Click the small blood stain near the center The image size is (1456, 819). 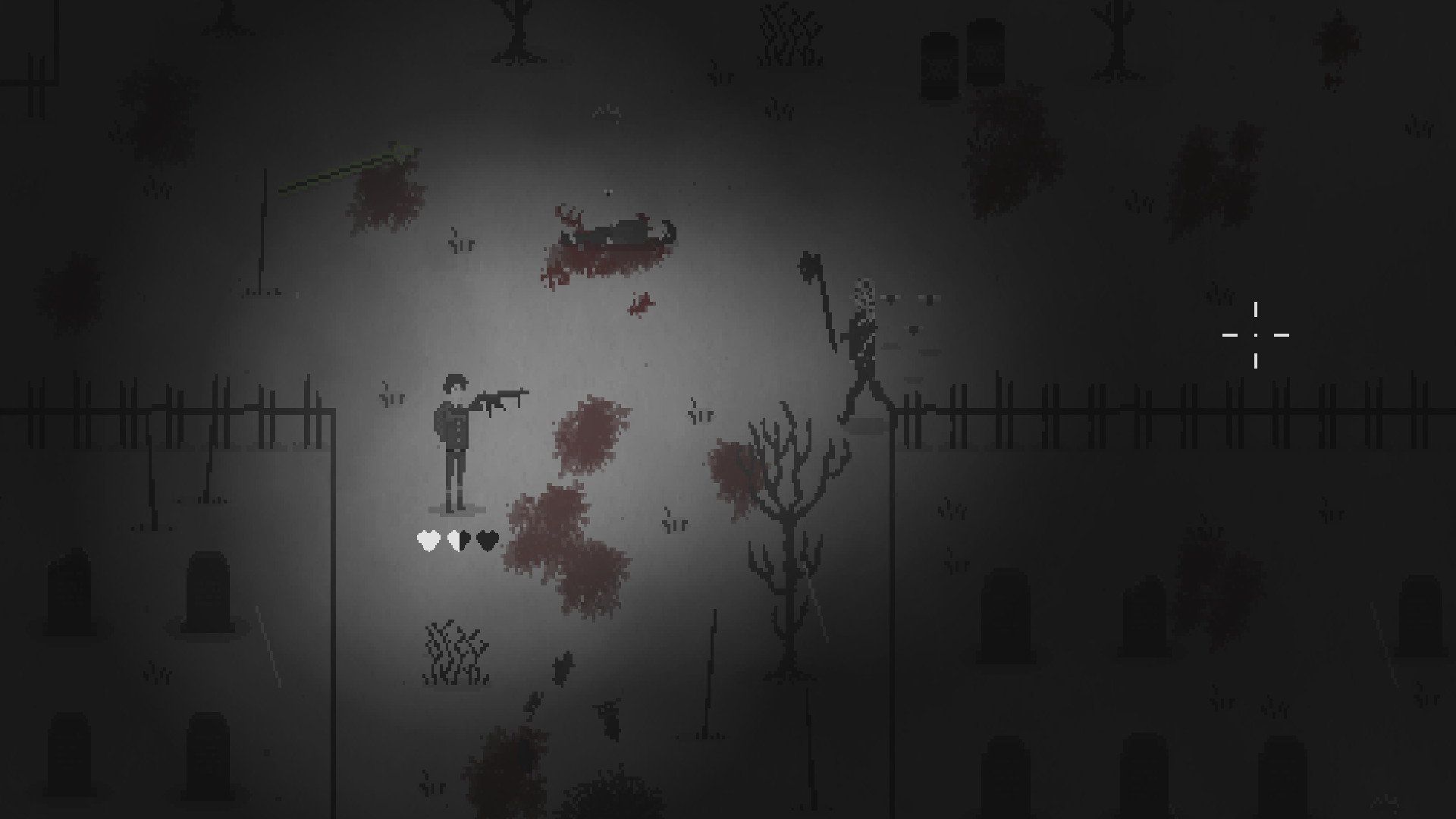click(x=641, y=303)
